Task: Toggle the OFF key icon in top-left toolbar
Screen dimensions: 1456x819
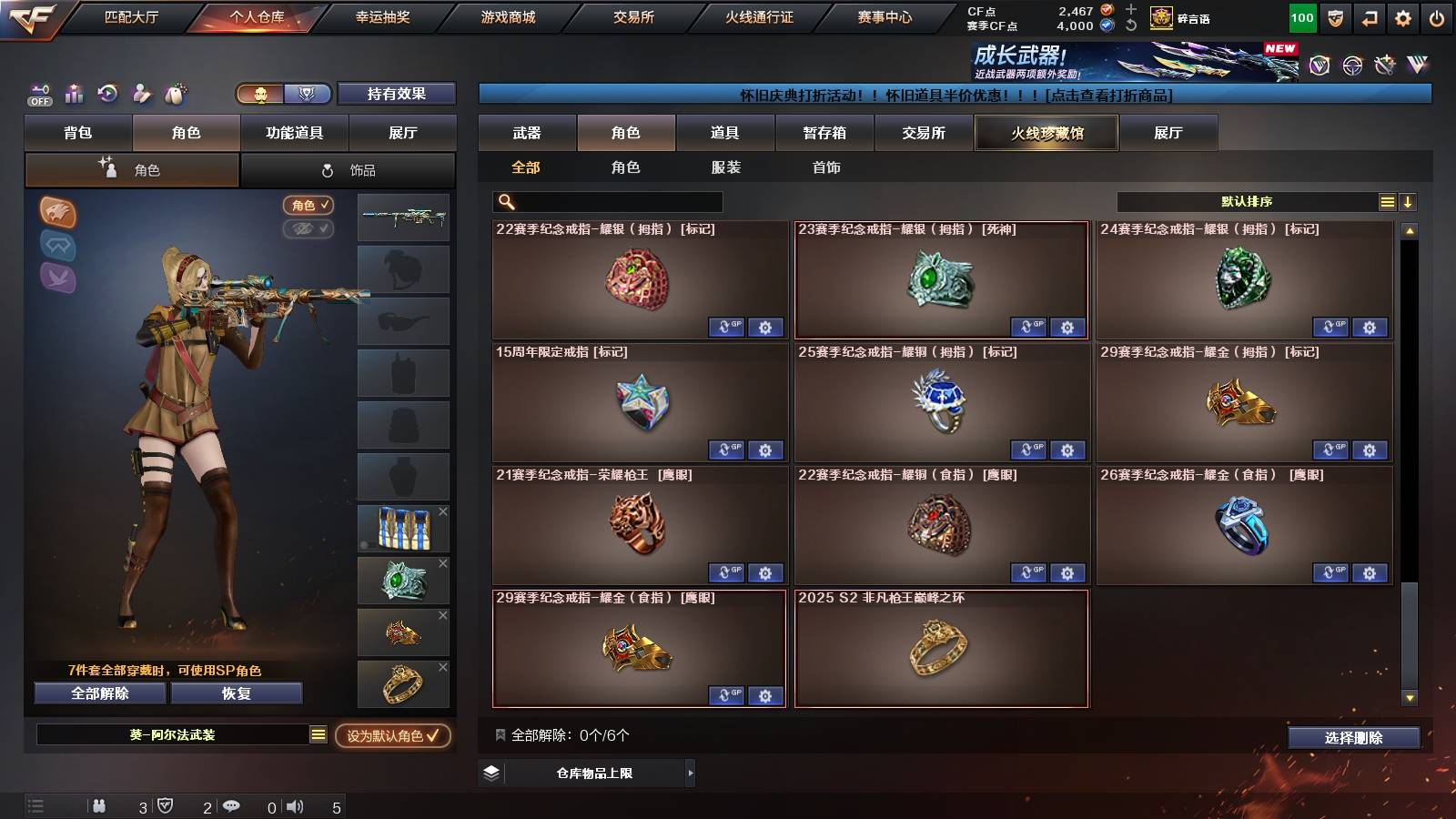Action: (x=39, y=93)
